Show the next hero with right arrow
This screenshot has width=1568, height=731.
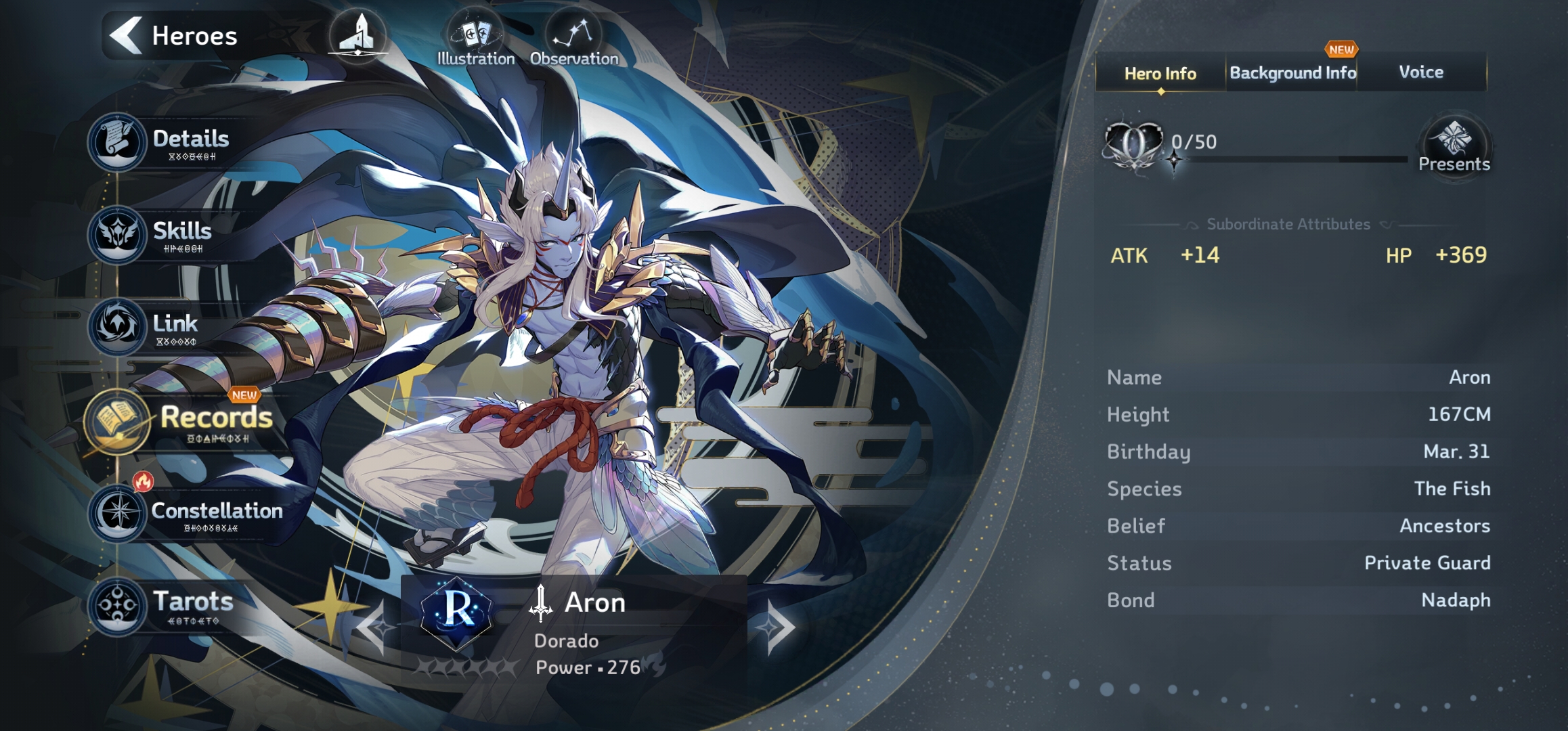[779, 627]
